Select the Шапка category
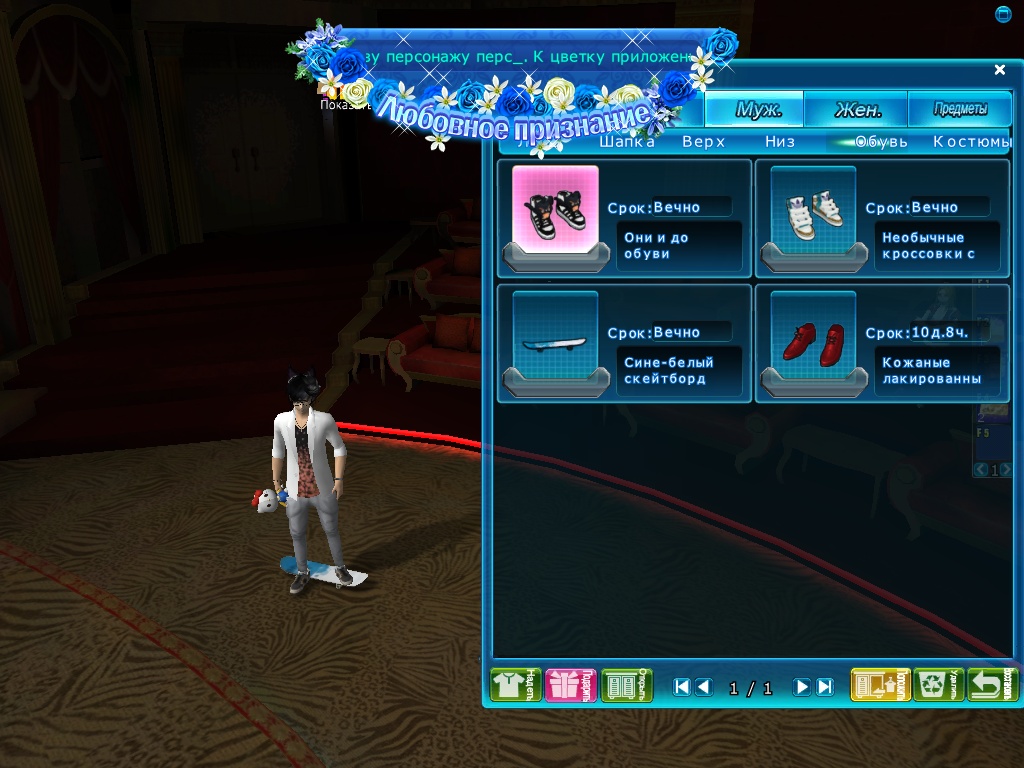The width and height of the screenshot is (1024, 768). tap(627, 142)
